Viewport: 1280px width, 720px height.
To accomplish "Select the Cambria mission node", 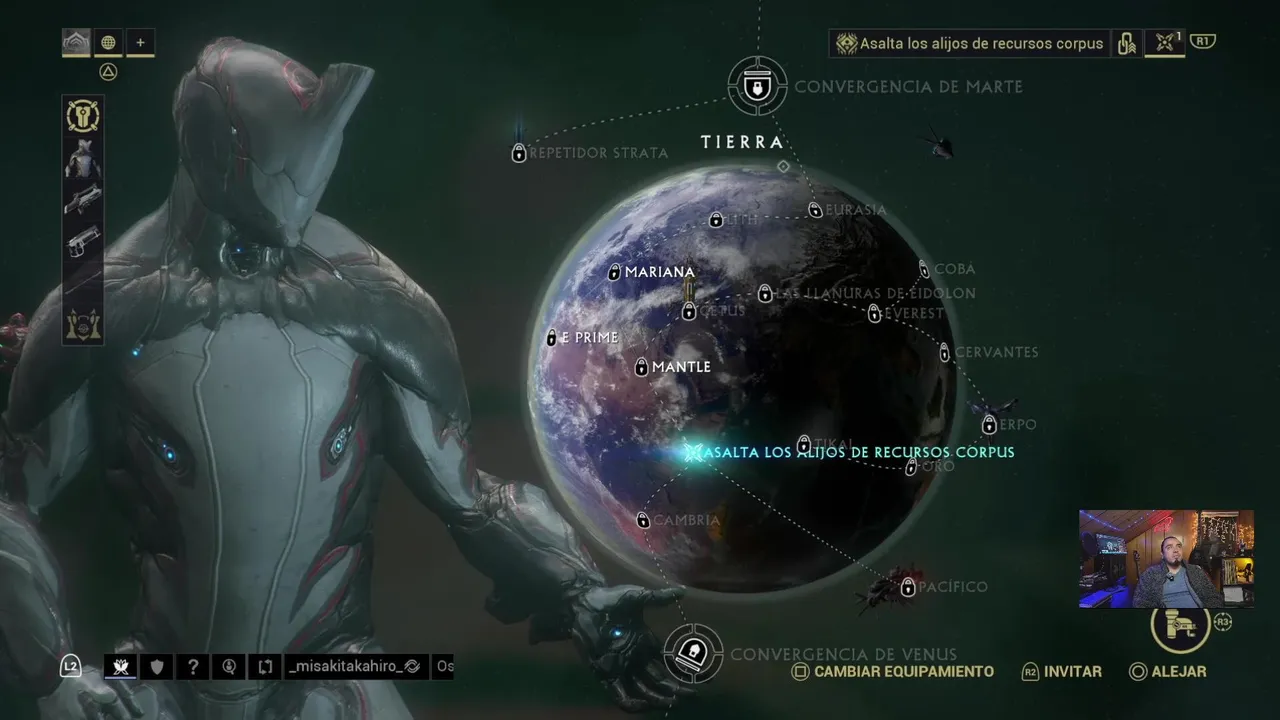I will tap(644, 520).
